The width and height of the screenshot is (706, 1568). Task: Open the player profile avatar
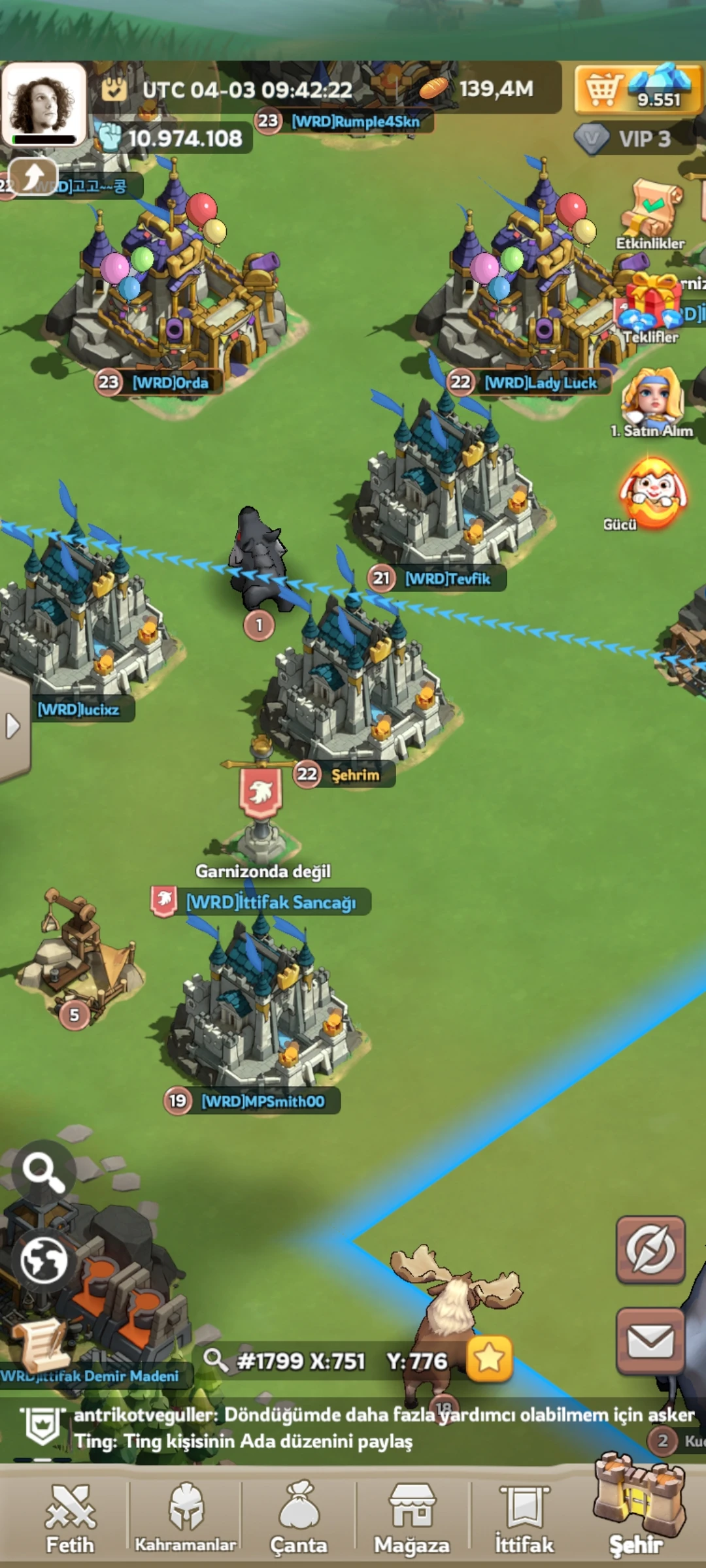click(44, 105)
